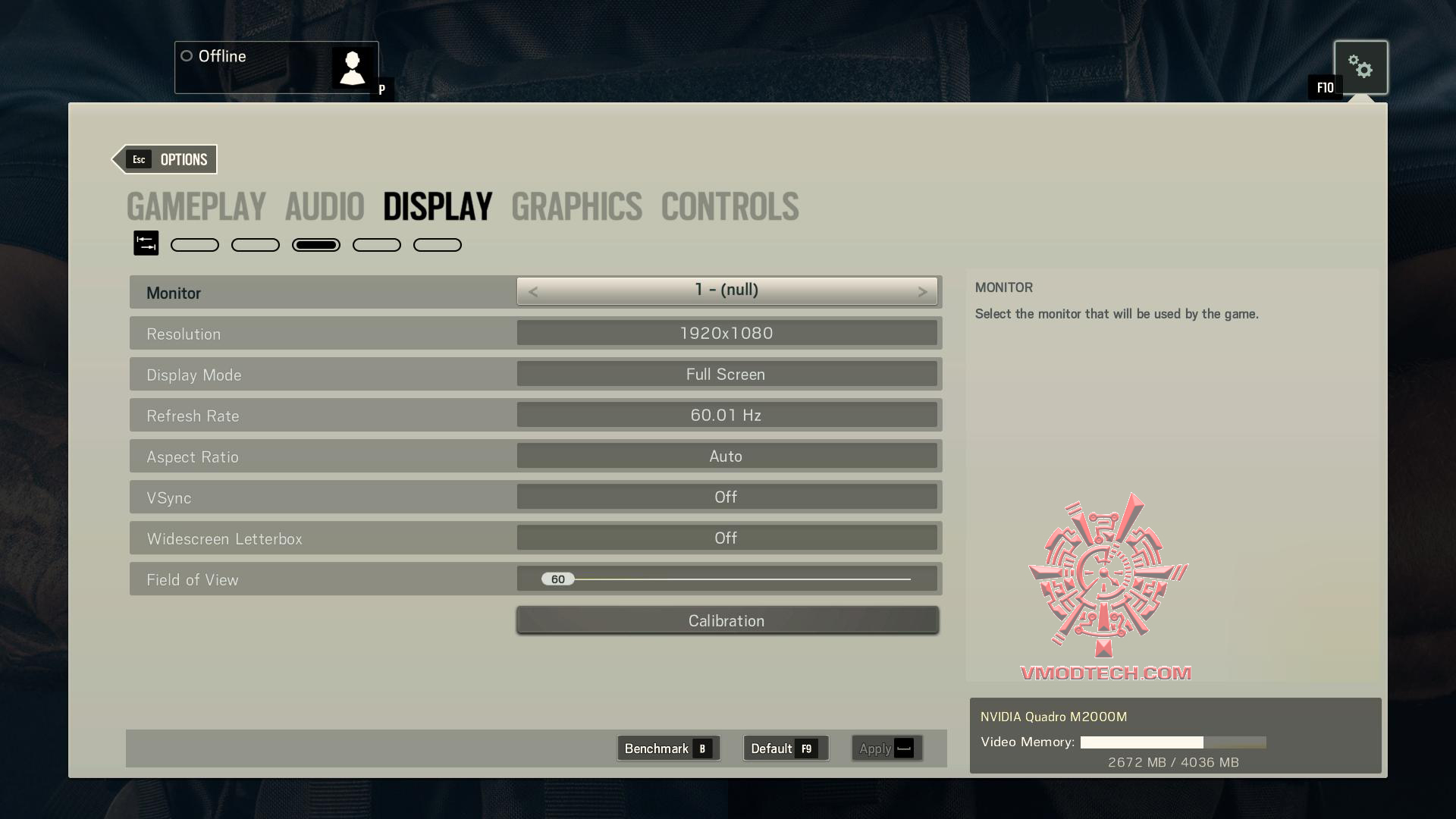Click the Monitor right arrow
This screenshot has width=1456, height=819.
pyautogui.click(x=922, y=292)
